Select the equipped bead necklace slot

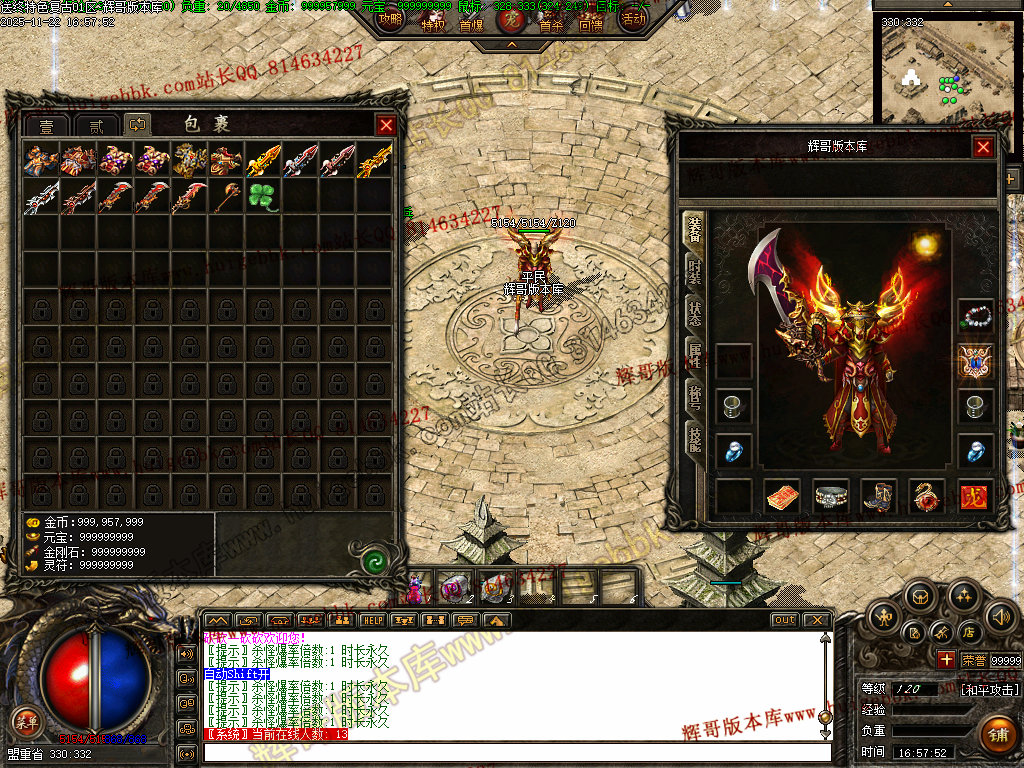(x=975, y=317)
